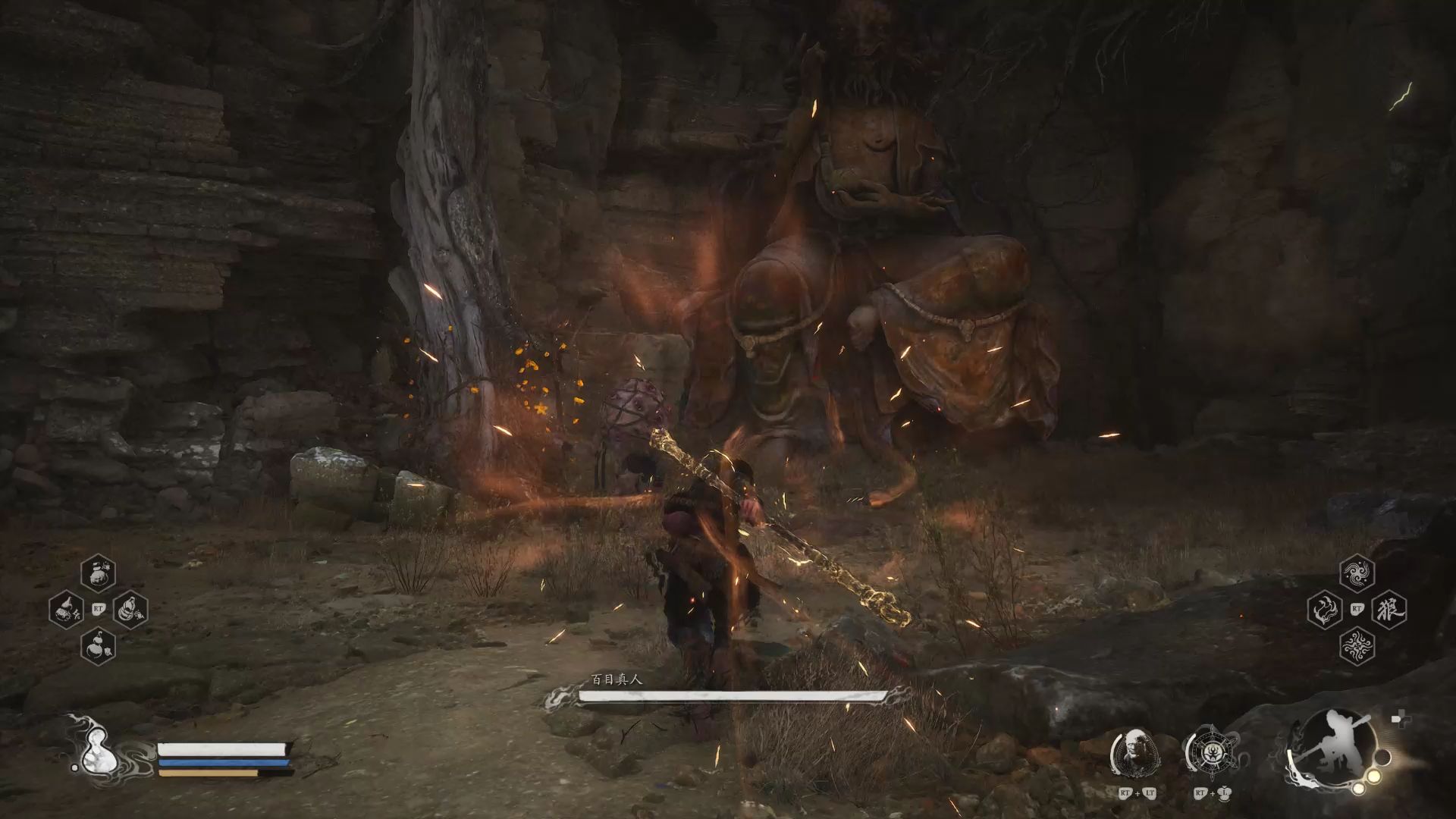Use the left gourd-shaped potion slot
This screenshot has height=819, width=1456.
pos(67,608)
